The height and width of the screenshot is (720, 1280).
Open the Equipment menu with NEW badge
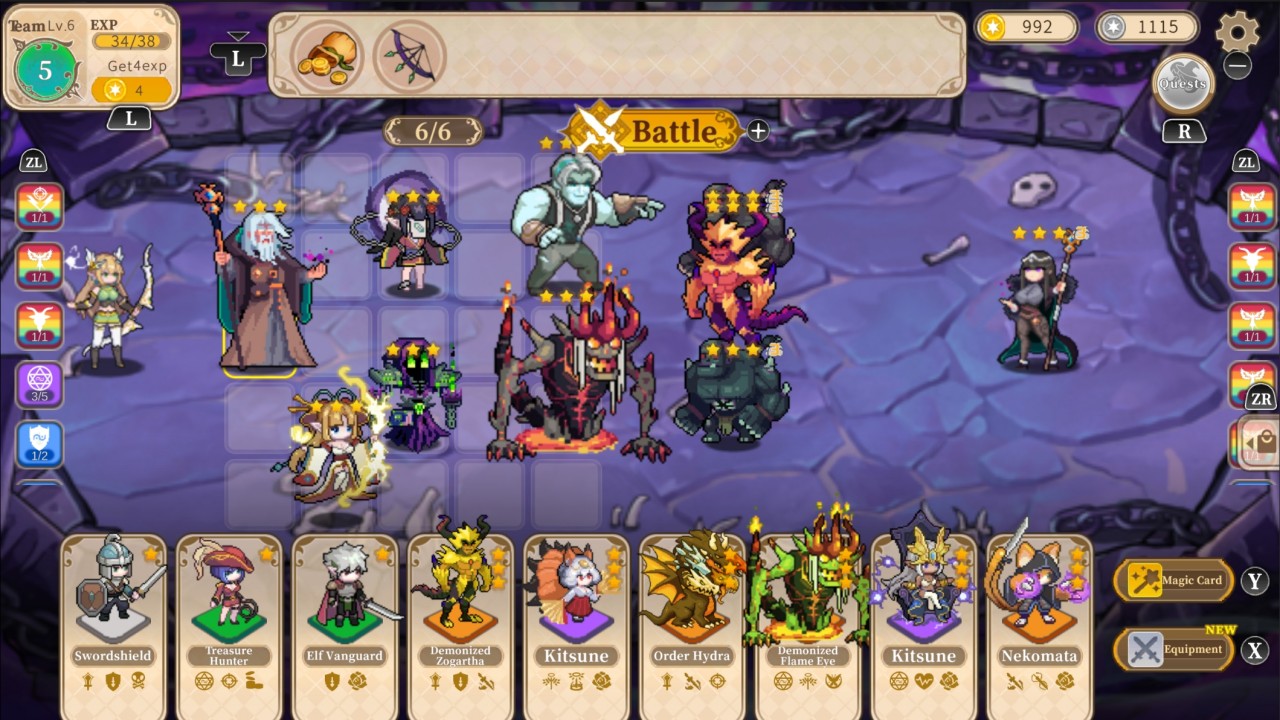(1176, 649)
